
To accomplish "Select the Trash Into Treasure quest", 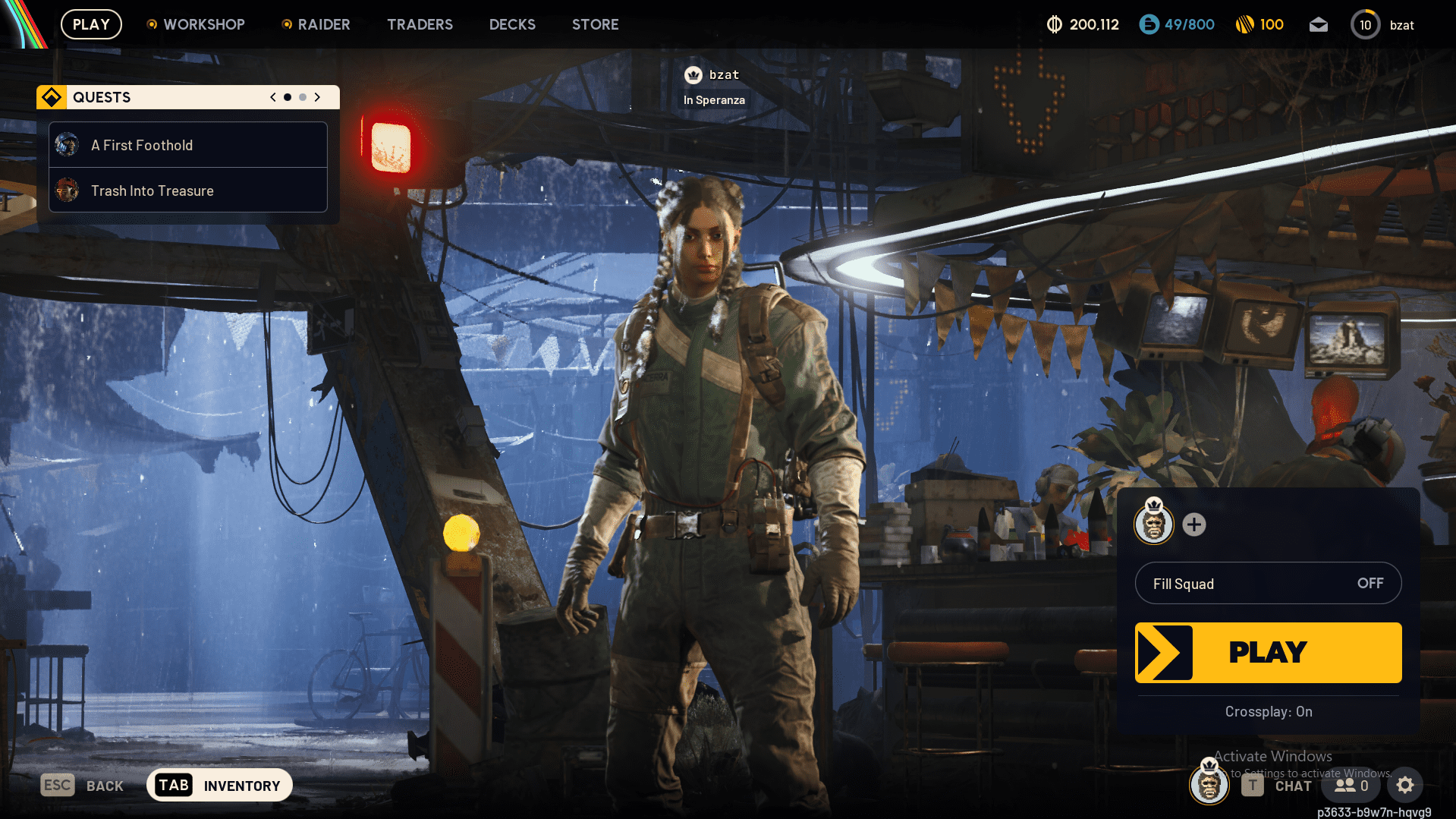I will 153,191.
